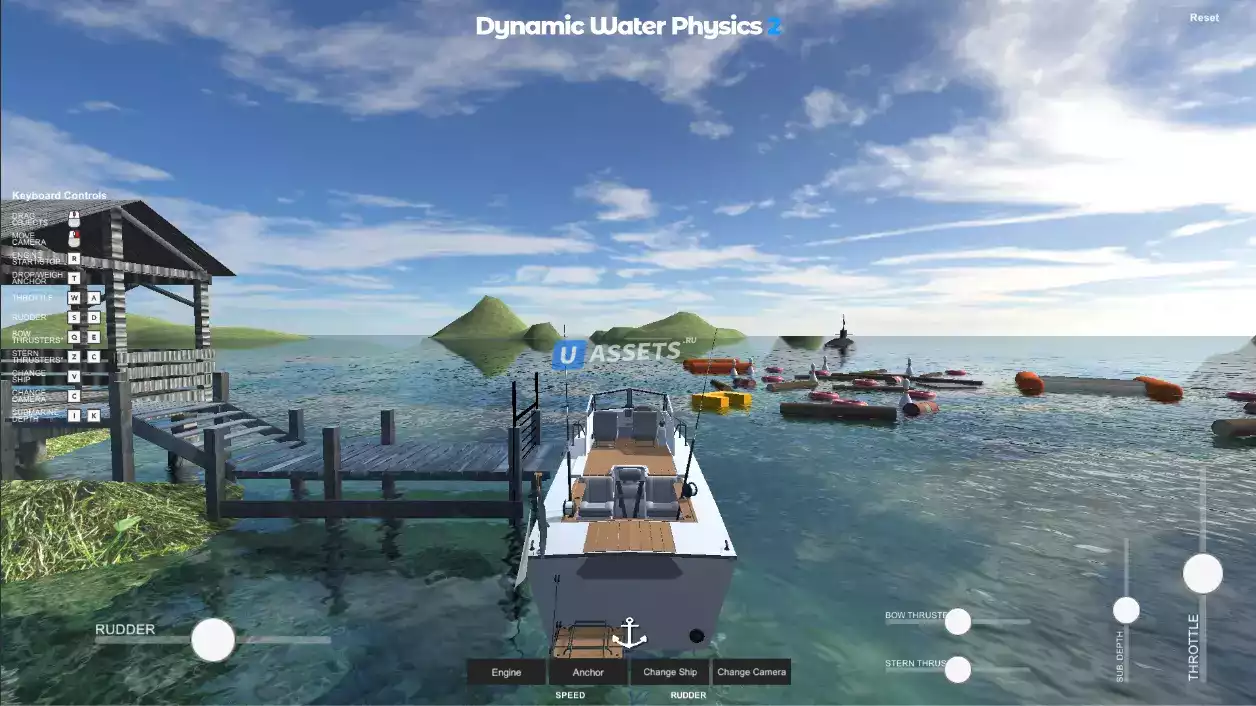
Task: Select the Change Ship button
Action: click(x=670, y=672)
